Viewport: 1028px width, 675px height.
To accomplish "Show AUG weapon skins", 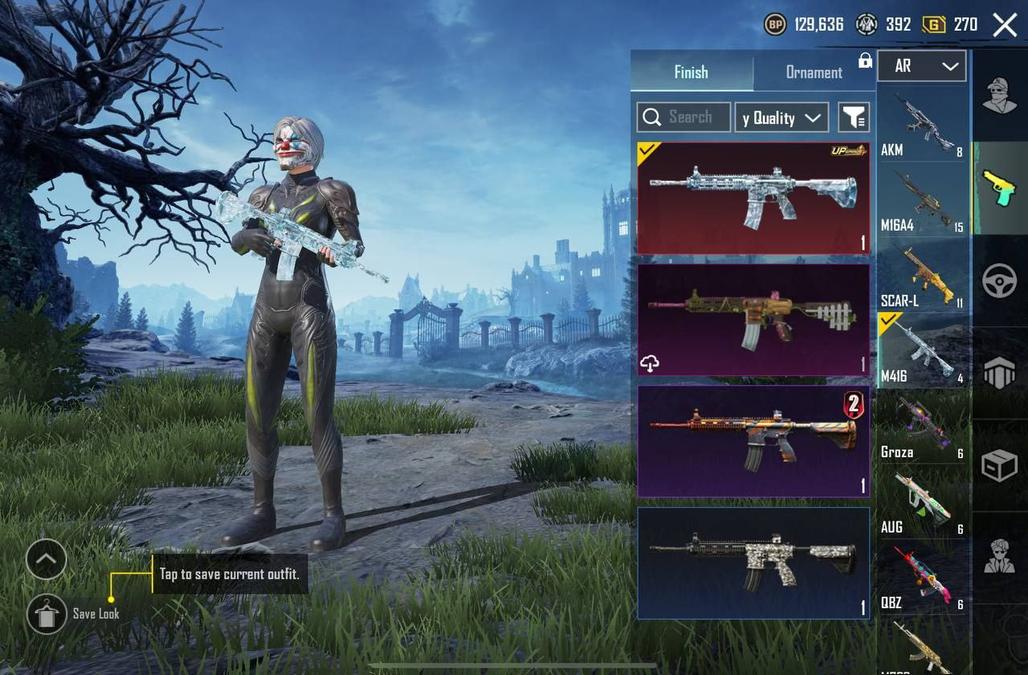I will click(x=921, y=502).
